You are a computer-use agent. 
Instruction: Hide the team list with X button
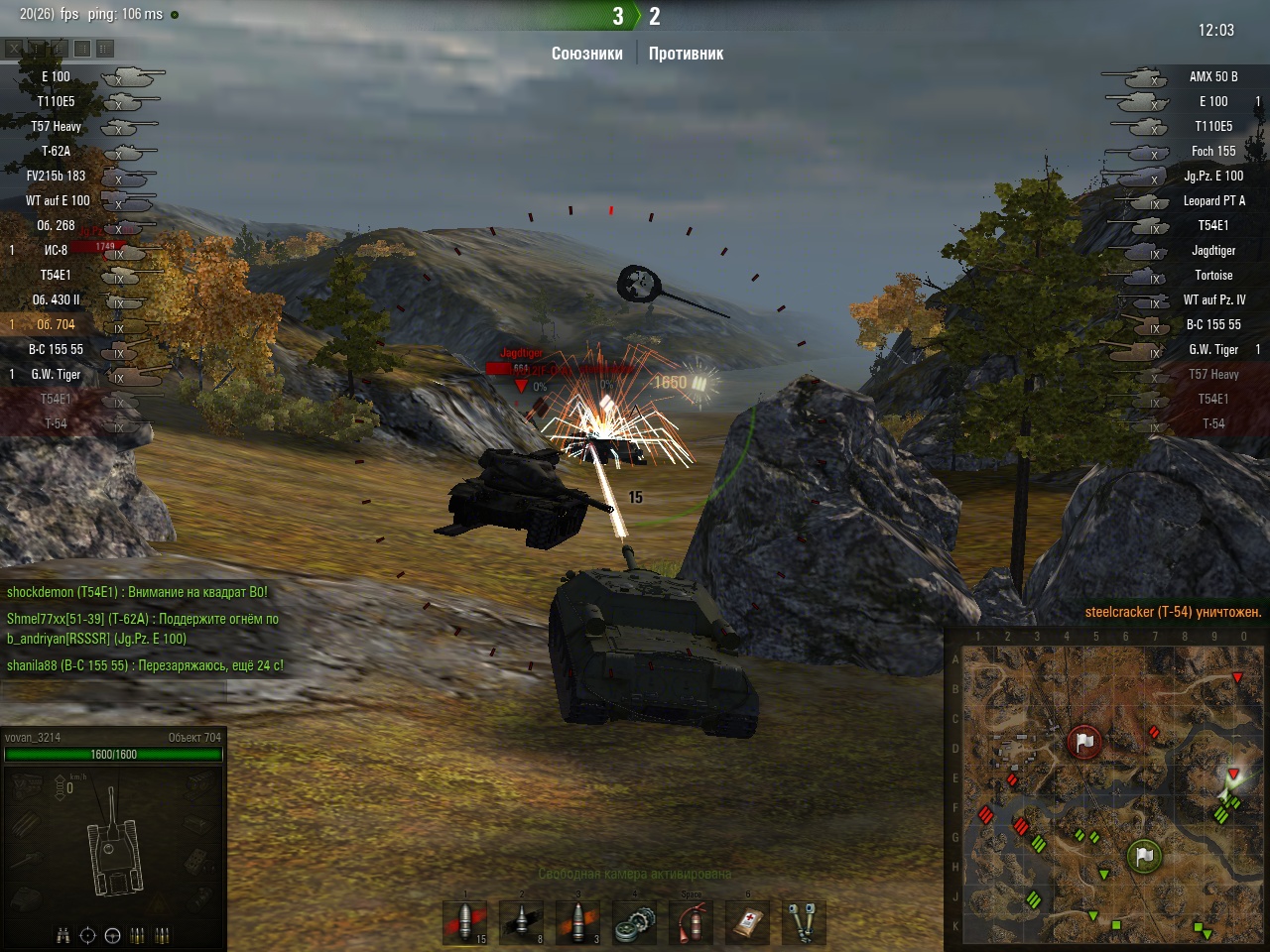(14, 48)
